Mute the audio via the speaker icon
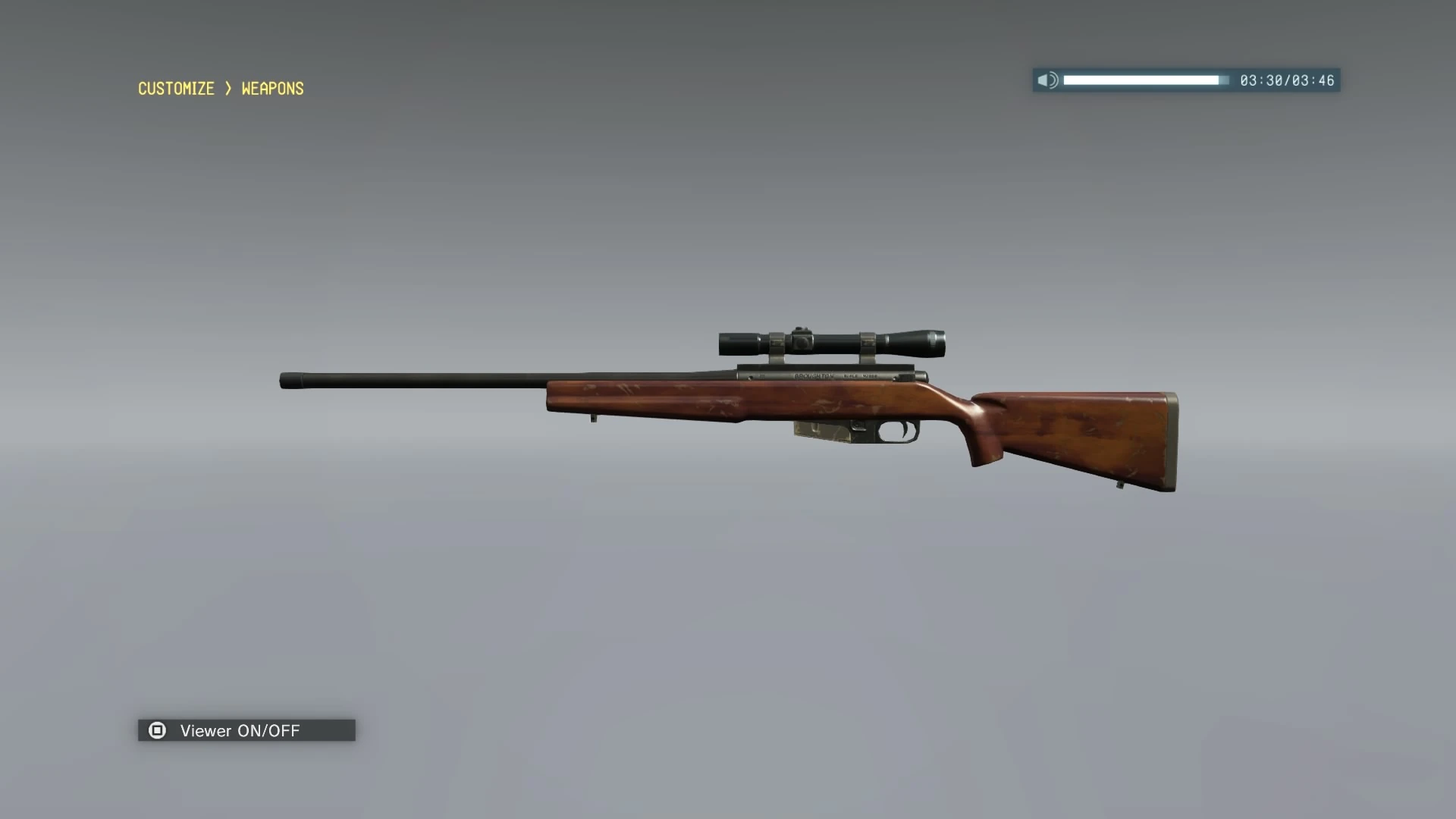1456x819 pixels. pyautogui.click(x=1049, y=80)
